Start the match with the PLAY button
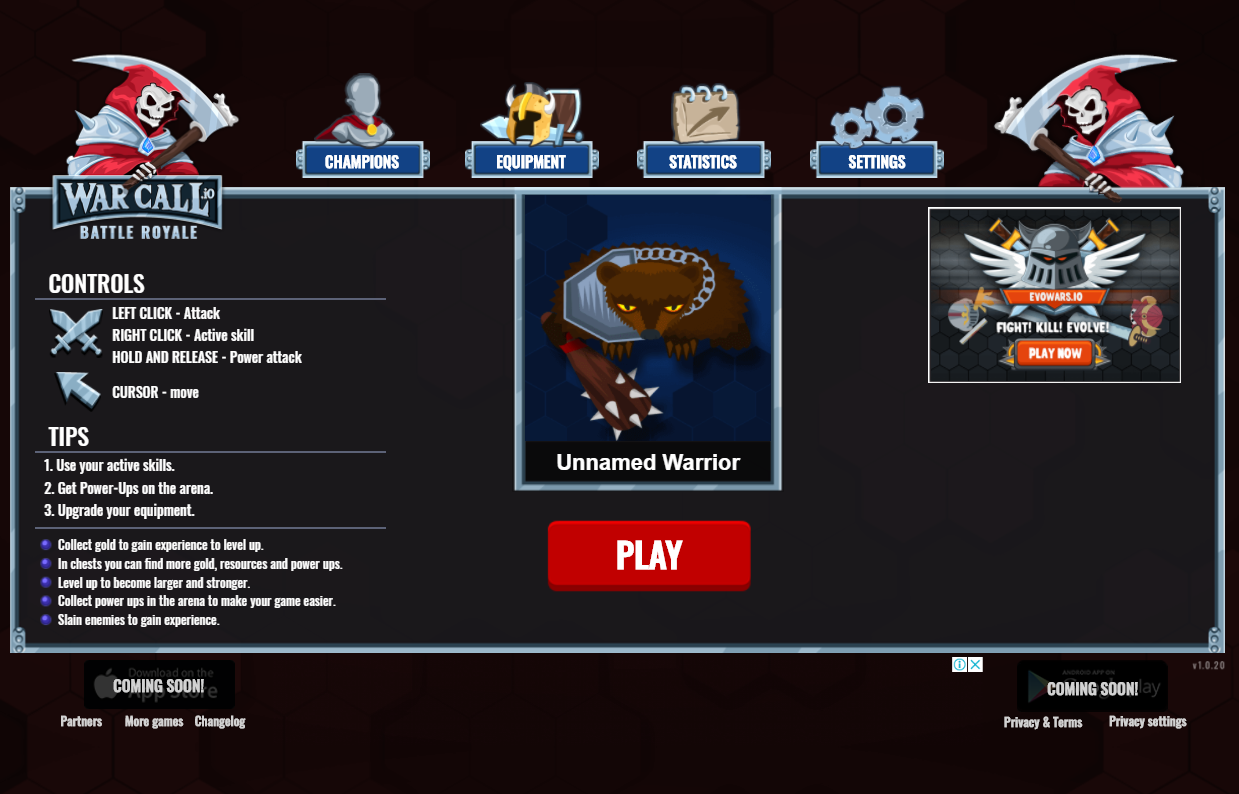The height and width of the screenshot is (794, 1239). [649, 555]
